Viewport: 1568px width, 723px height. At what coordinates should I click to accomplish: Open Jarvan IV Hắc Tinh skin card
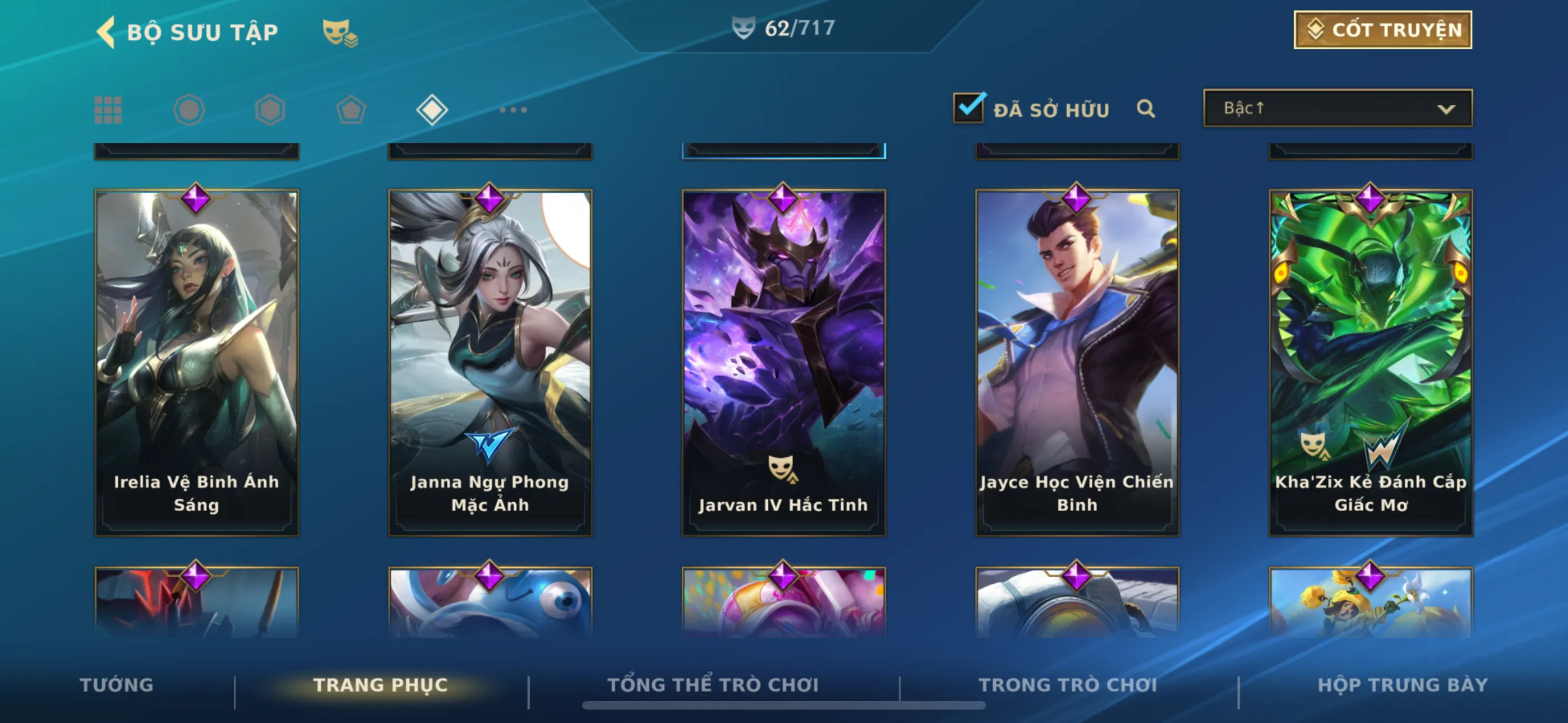coord(783,363)
